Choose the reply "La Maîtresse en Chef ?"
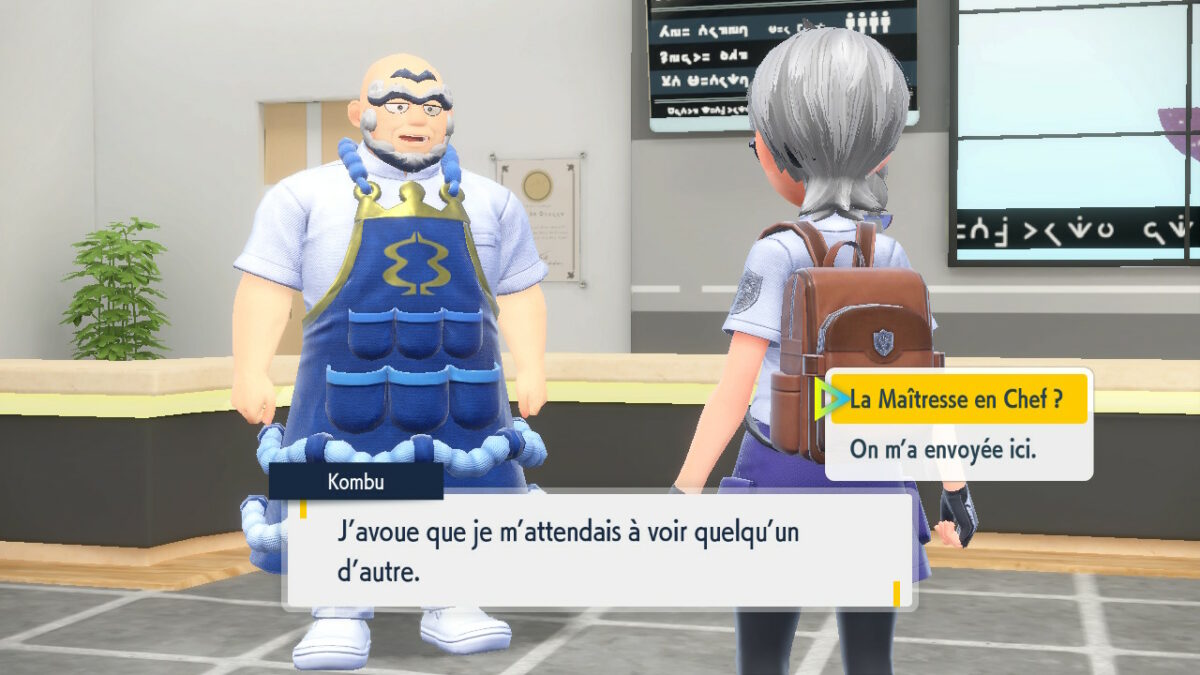Image resolution: width=1200 pixels, height=675 pixels. [956, 401]
